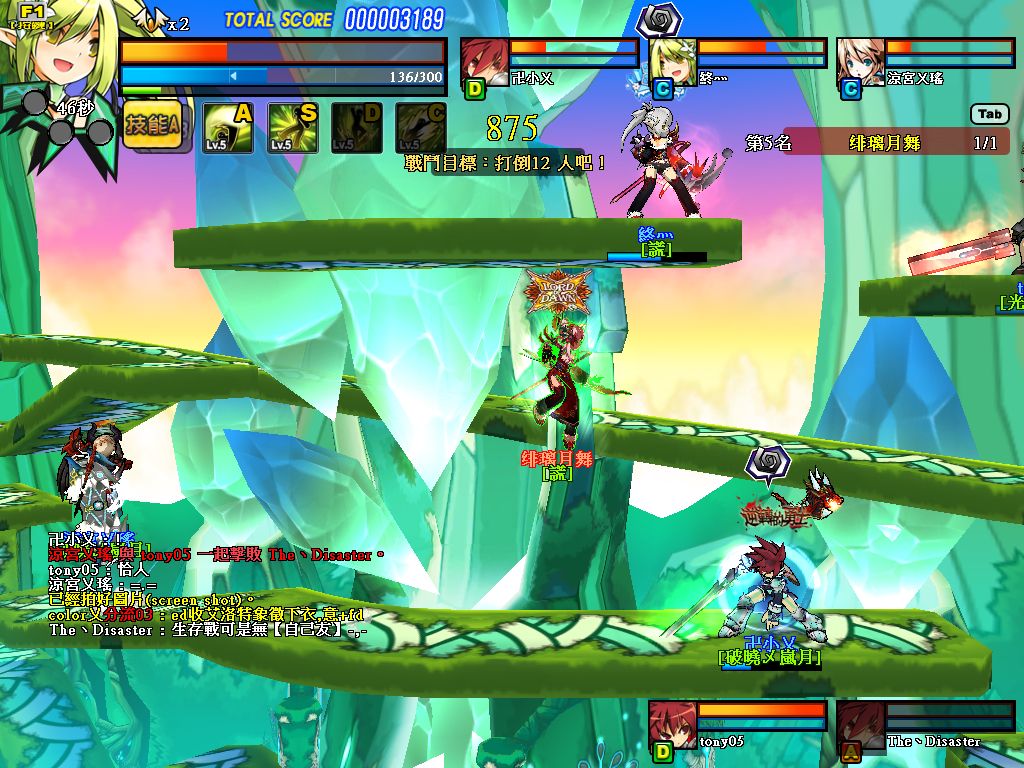Click the yellow 技能A skill-set button
The height and width of the screenshot is (768, 1024).
pos(157,126)
